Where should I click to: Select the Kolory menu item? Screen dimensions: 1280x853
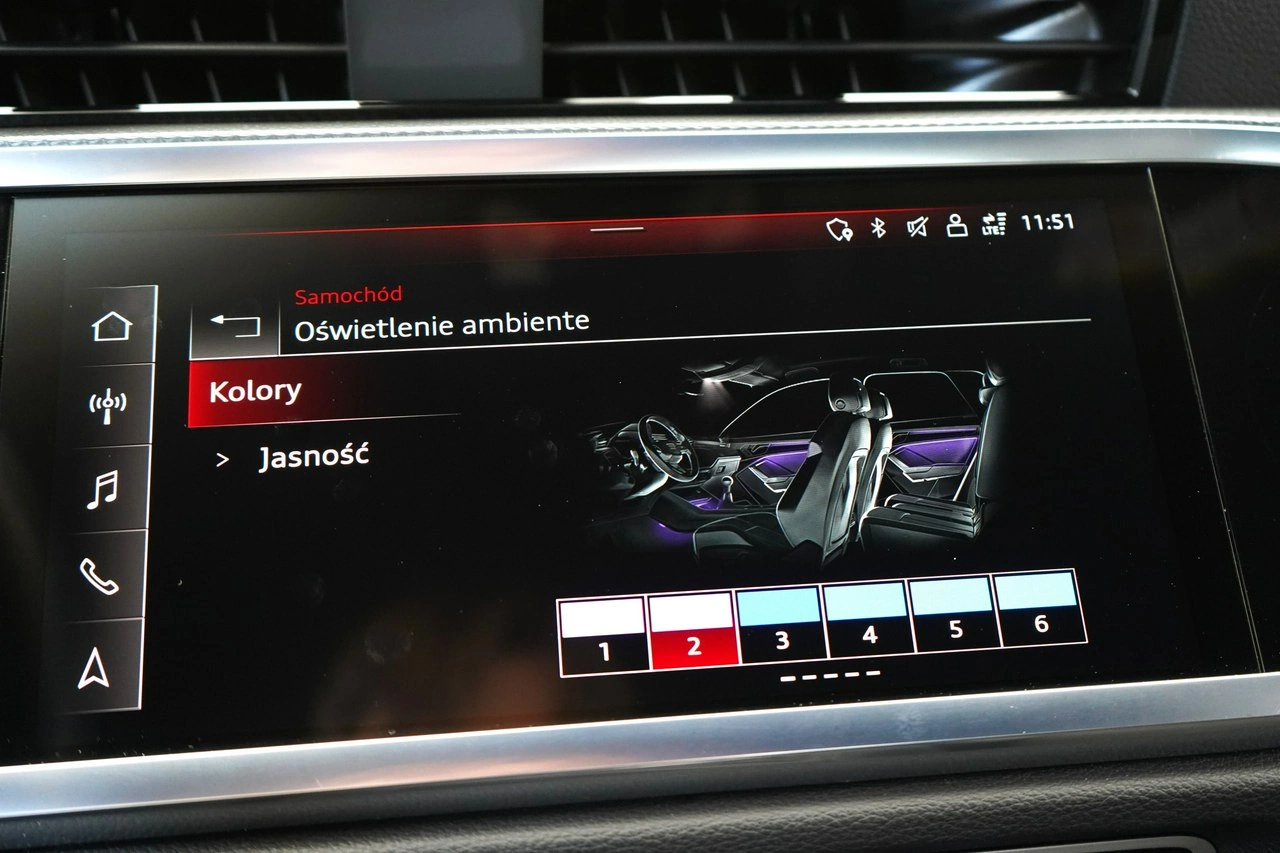(255, 390)
